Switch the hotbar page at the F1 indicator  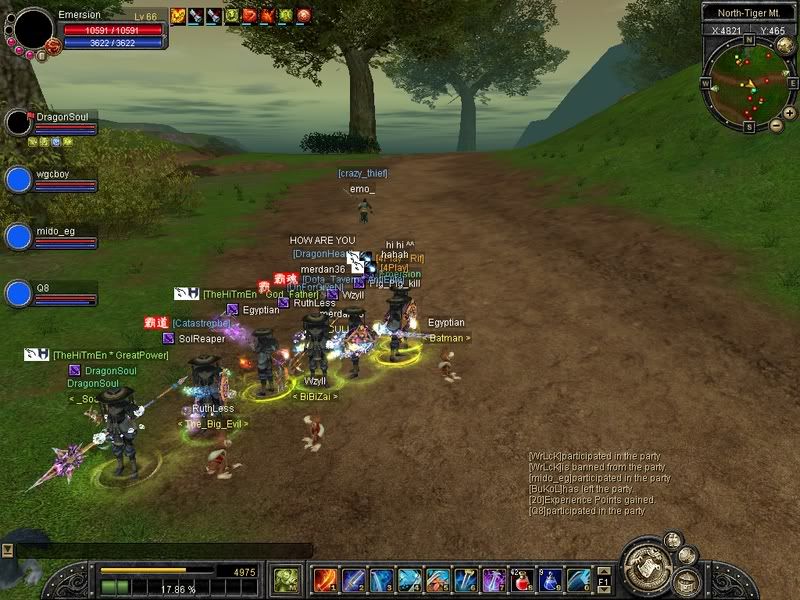604,580
